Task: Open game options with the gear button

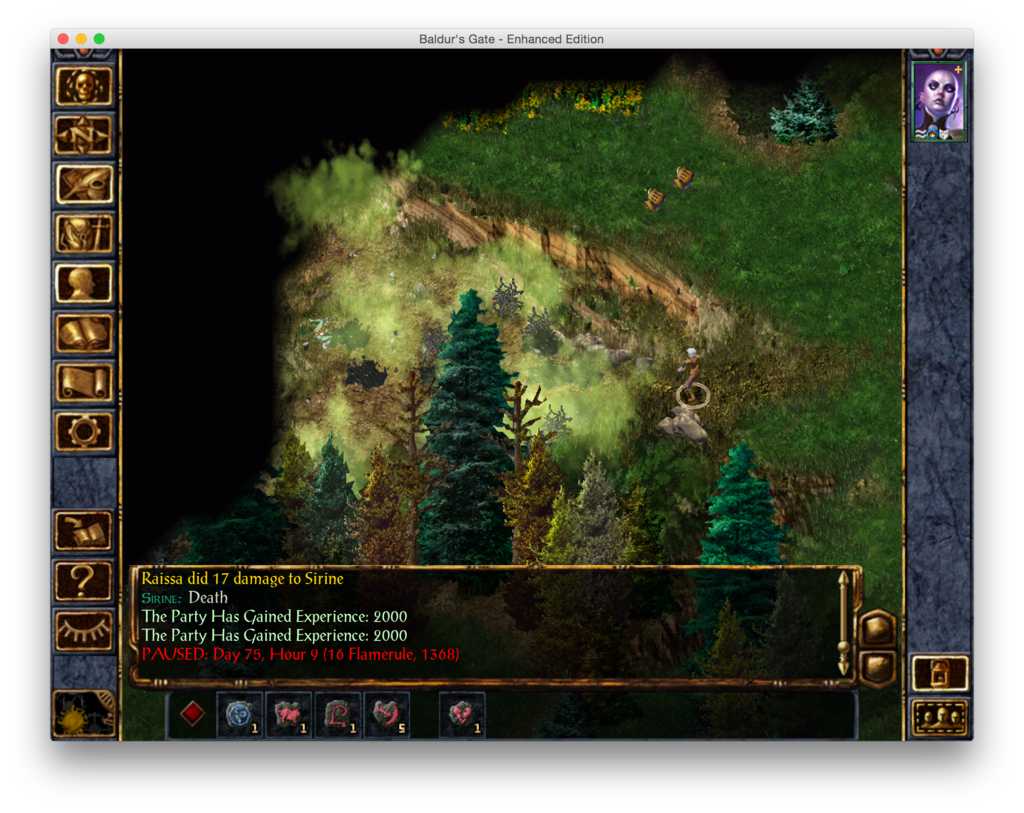Action: pos(84,431)
